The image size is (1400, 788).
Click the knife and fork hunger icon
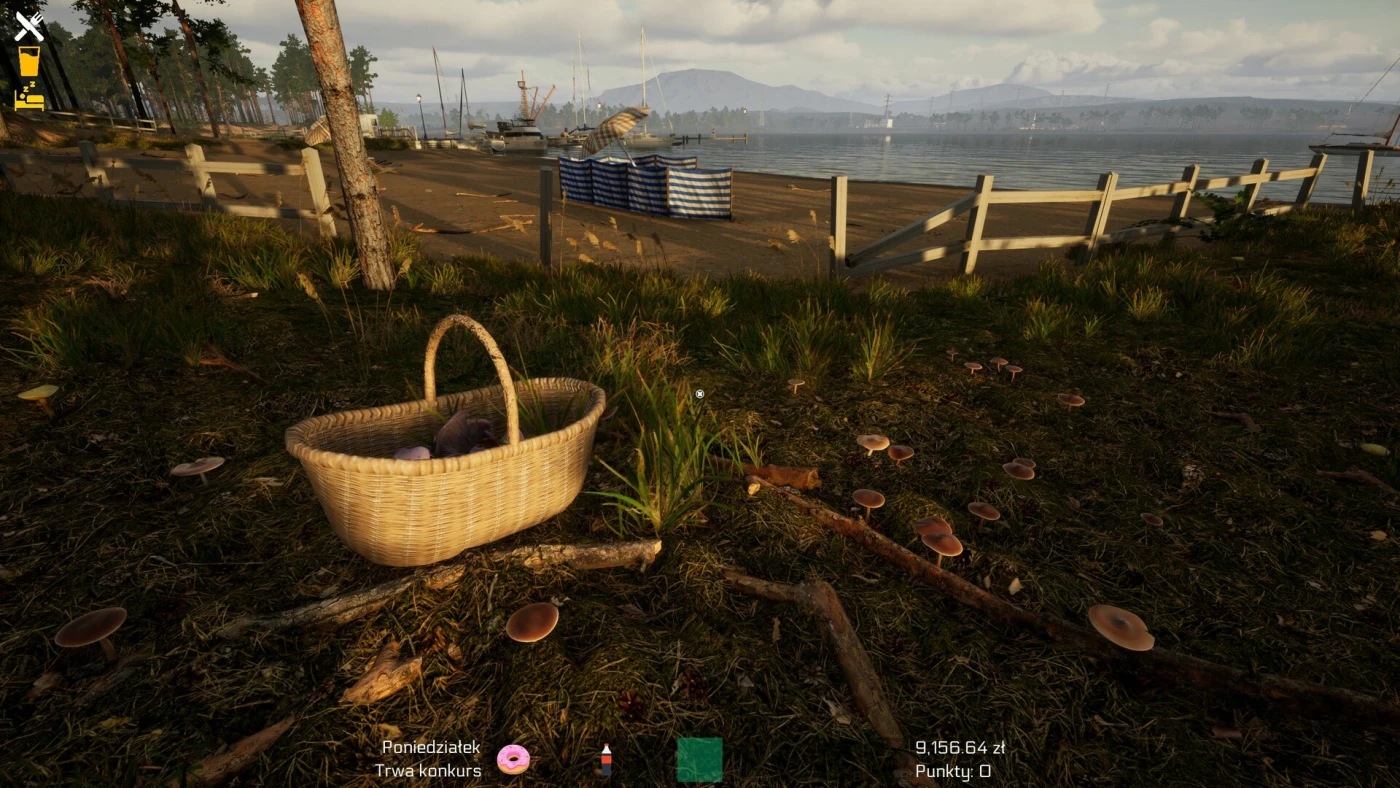pyautogui.click(x=29, y=26)
